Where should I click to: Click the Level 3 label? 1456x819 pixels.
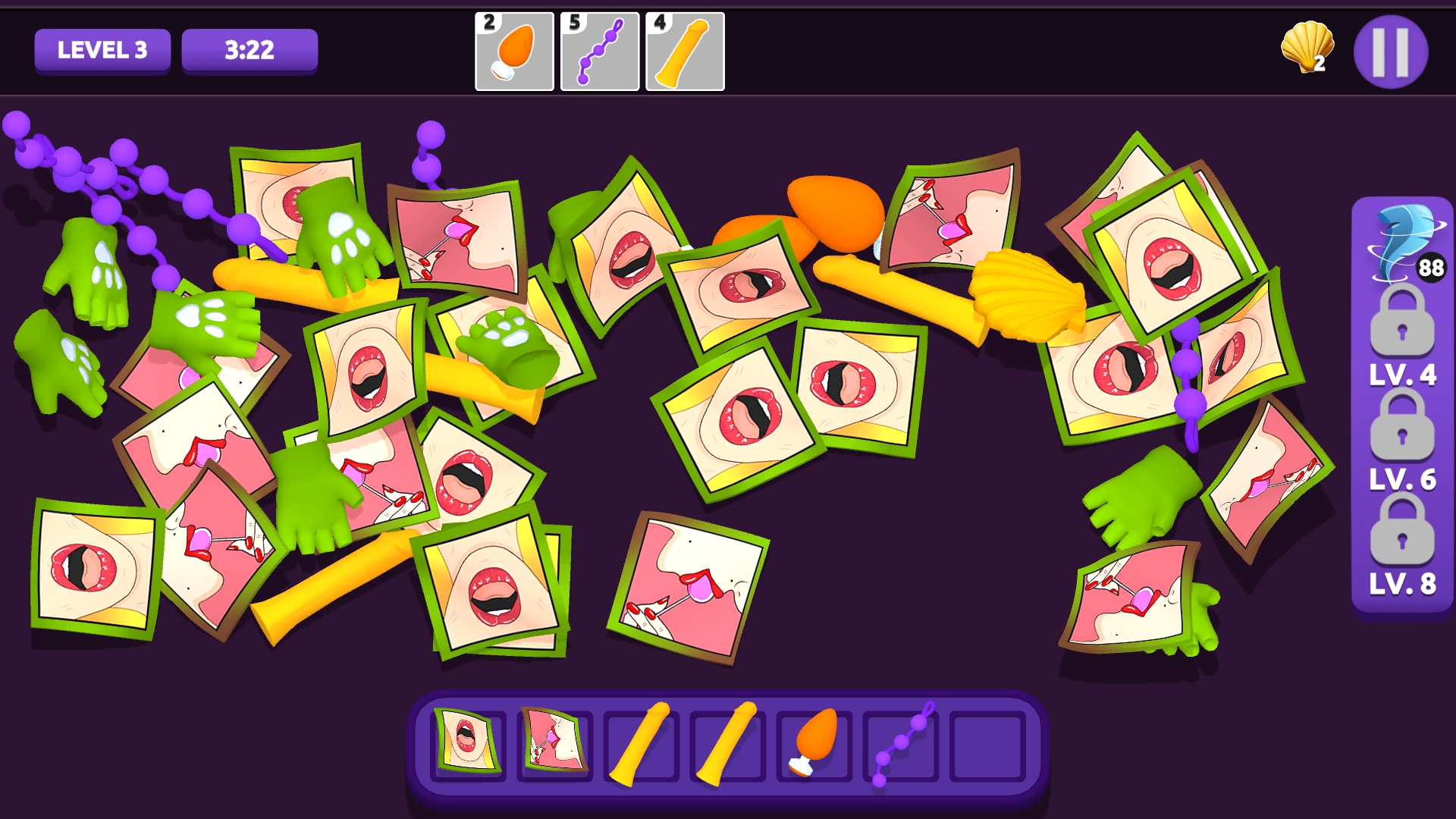tap(102, 51)
